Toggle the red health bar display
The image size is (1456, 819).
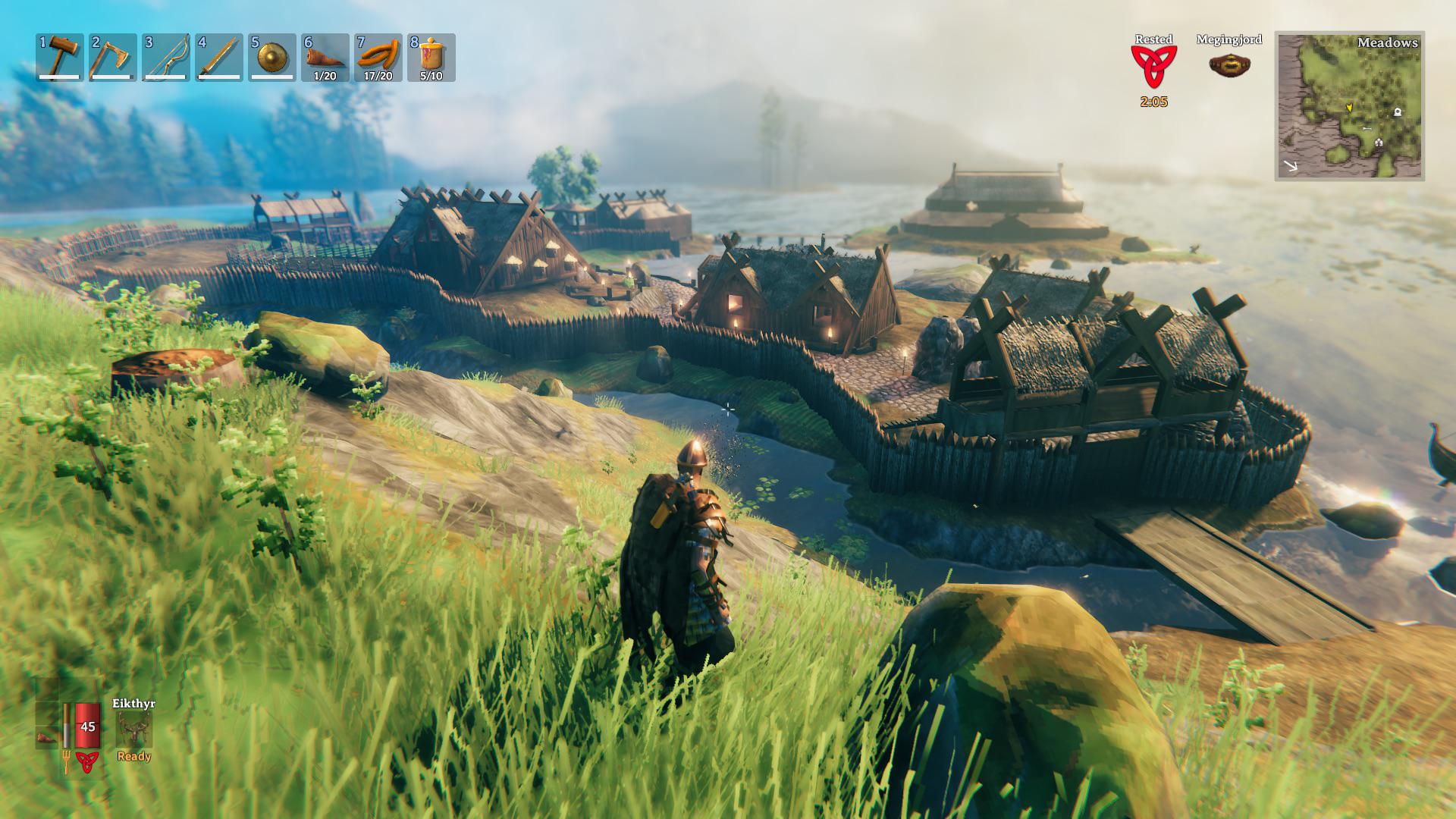pos(86,725)
